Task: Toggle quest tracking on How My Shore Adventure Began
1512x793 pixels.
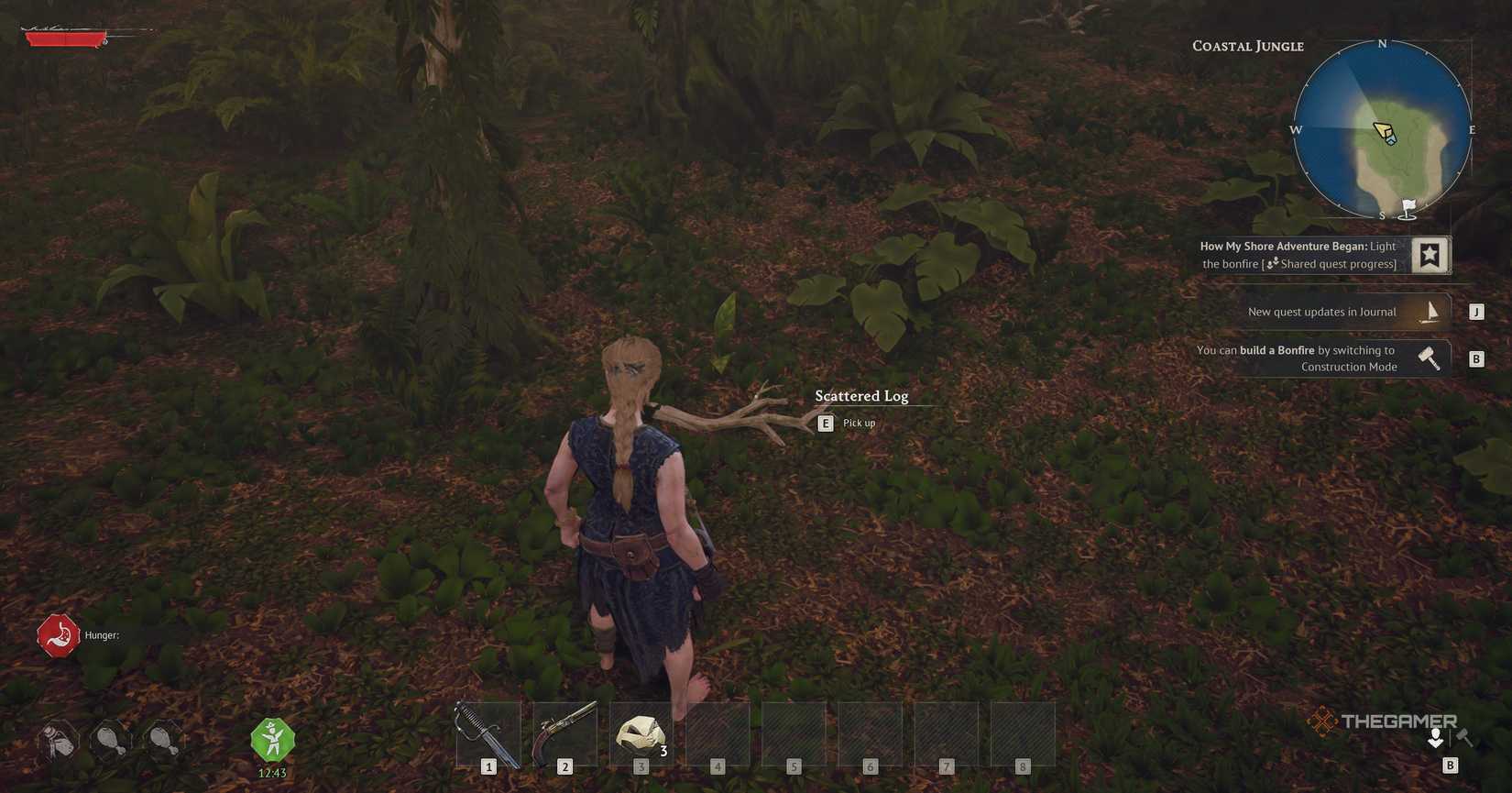Action: pyautogui.click(x=1430, y=255)
